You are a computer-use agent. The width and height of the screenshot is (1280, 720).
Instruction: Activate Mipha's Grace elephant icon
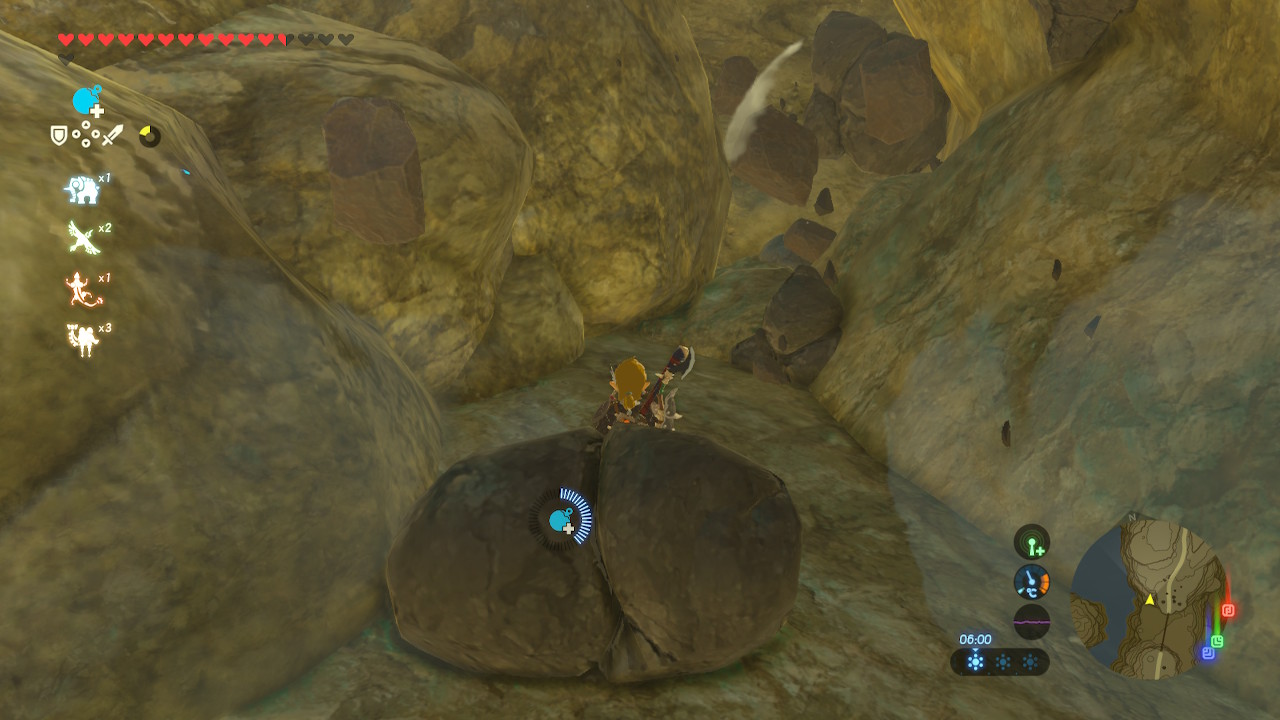pos(82,189)
